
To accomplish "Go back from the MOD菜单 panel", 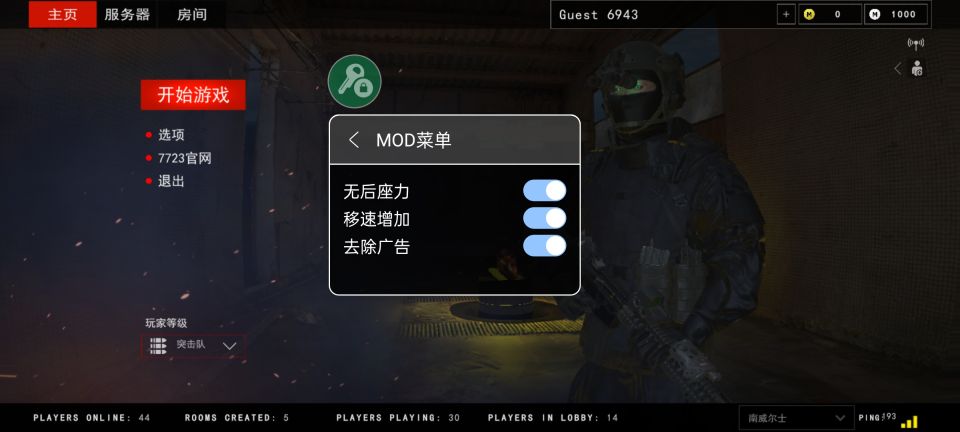I will click(x=354, y=140).
